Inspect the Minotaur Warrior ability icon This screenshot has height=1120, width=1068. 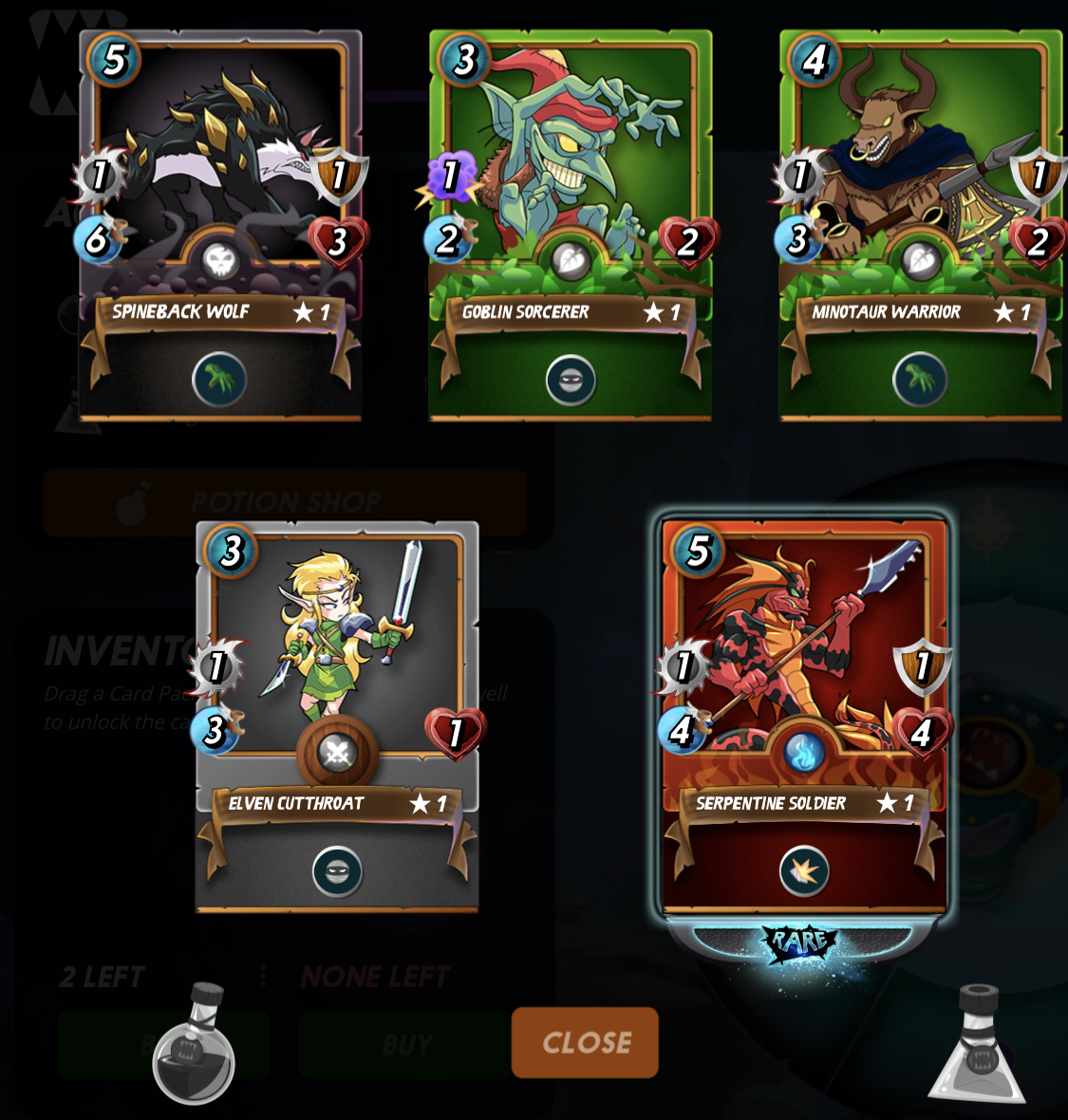tap(920, 380)
